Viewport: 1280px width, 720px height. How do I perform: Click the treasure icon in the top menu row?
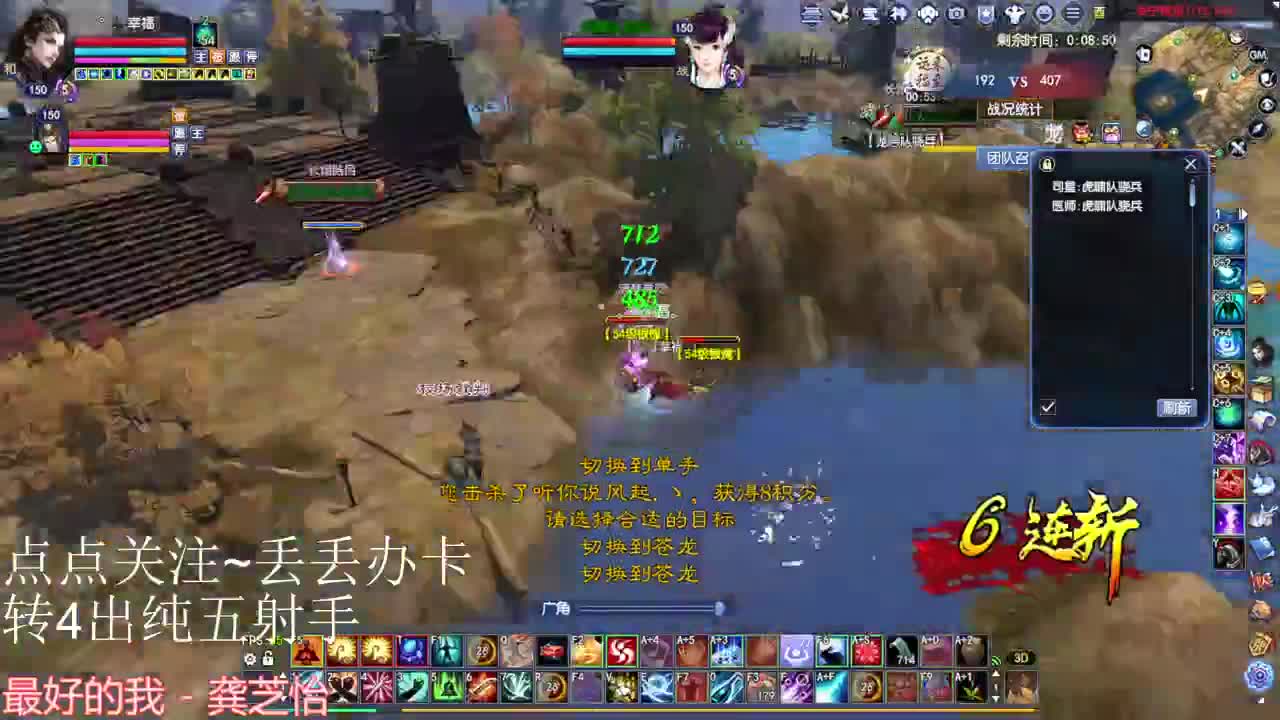click(869, 14)
